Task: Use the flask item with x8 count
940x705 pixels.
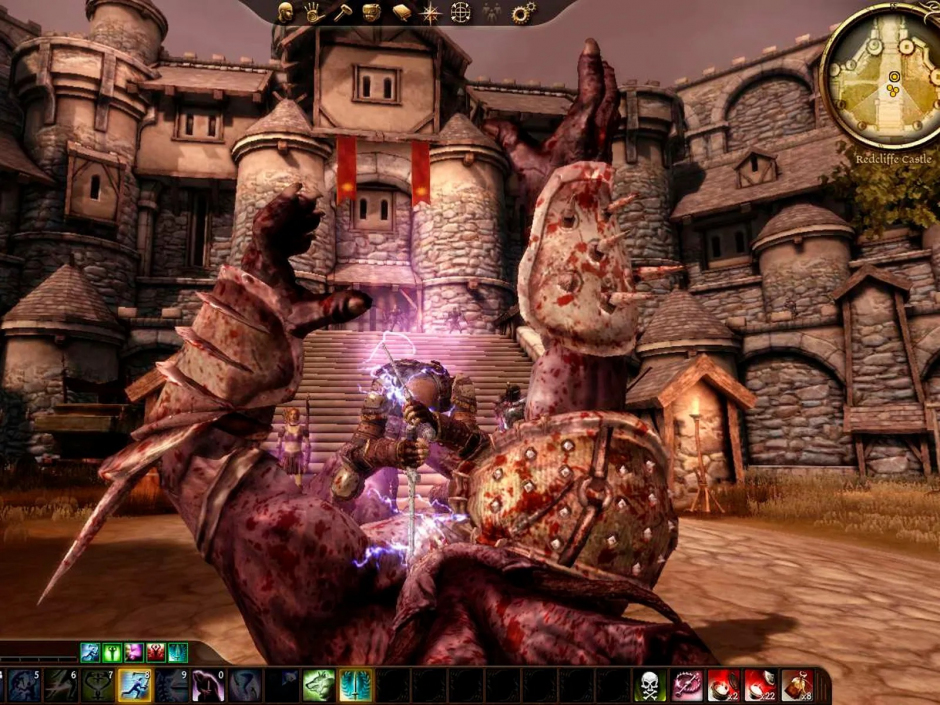Action: [796, 685]
